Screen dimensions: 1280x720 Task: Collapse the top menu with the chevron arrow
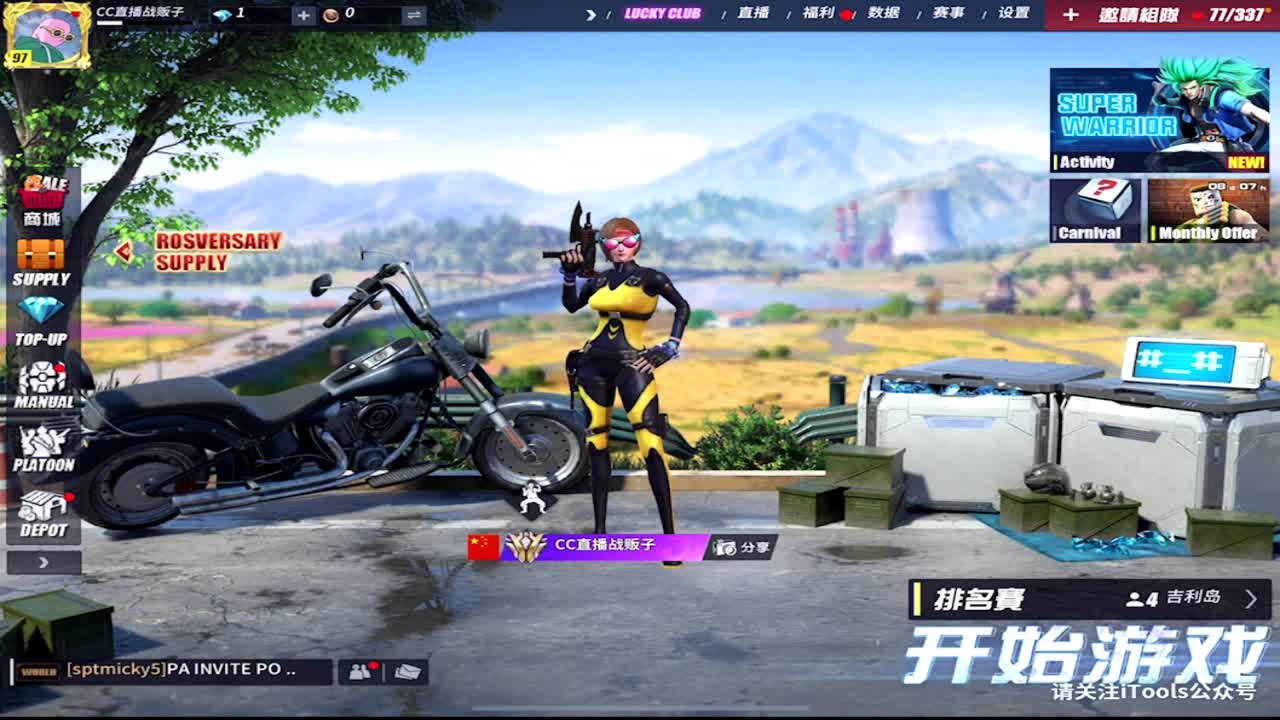[x=591, y=15]
